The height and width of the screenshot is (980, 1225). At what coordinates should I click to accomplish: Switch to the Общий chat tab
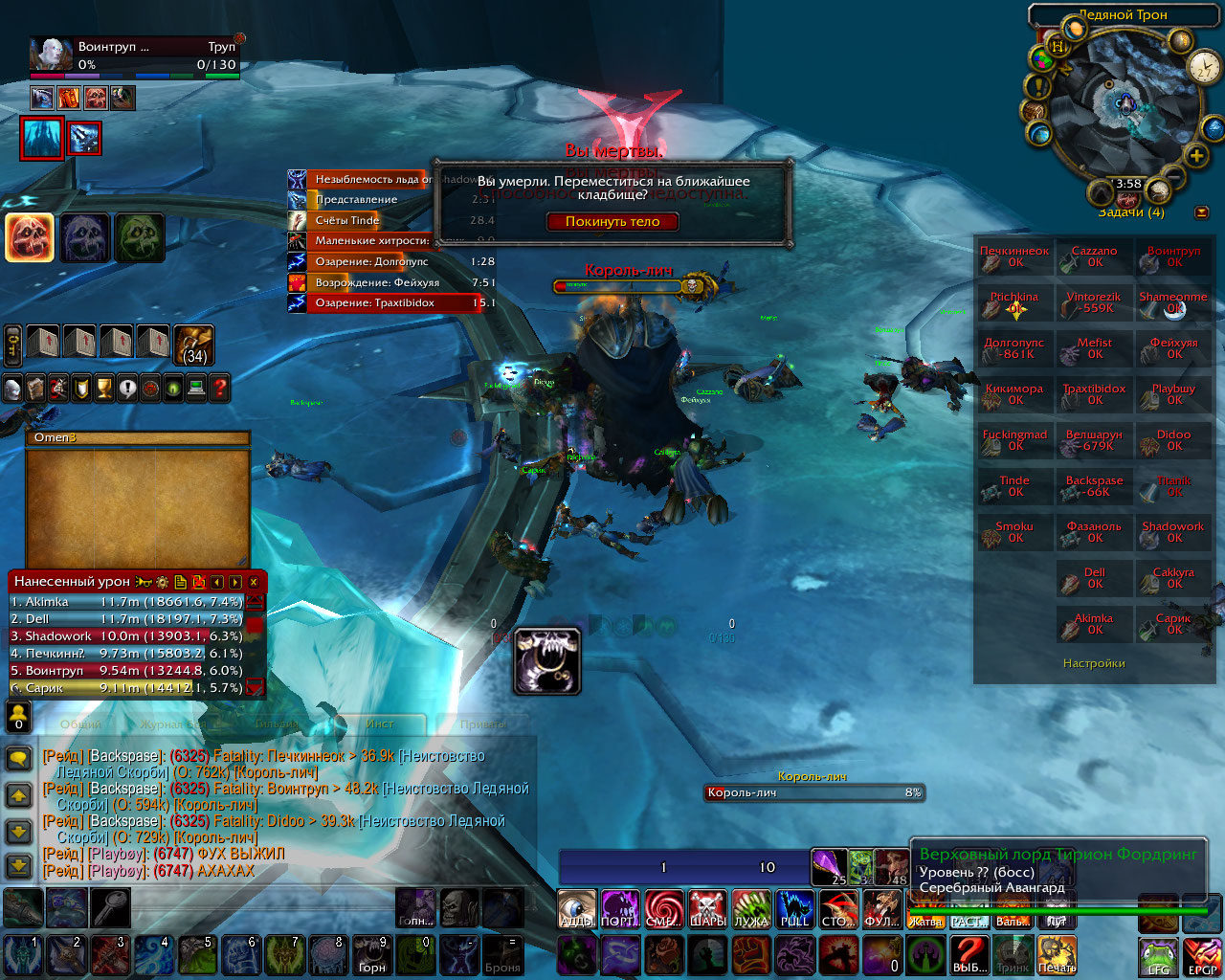(80, 724)
